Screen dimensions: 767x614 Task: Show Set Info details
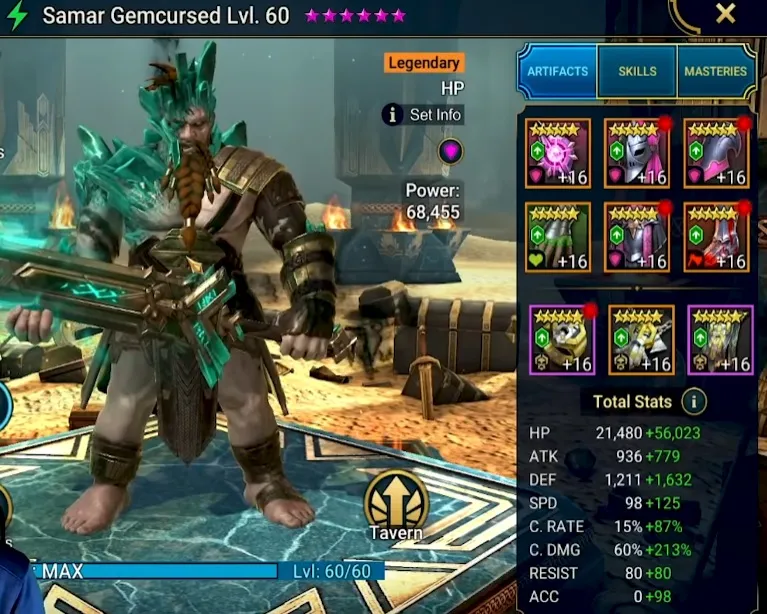pos(423,115)
